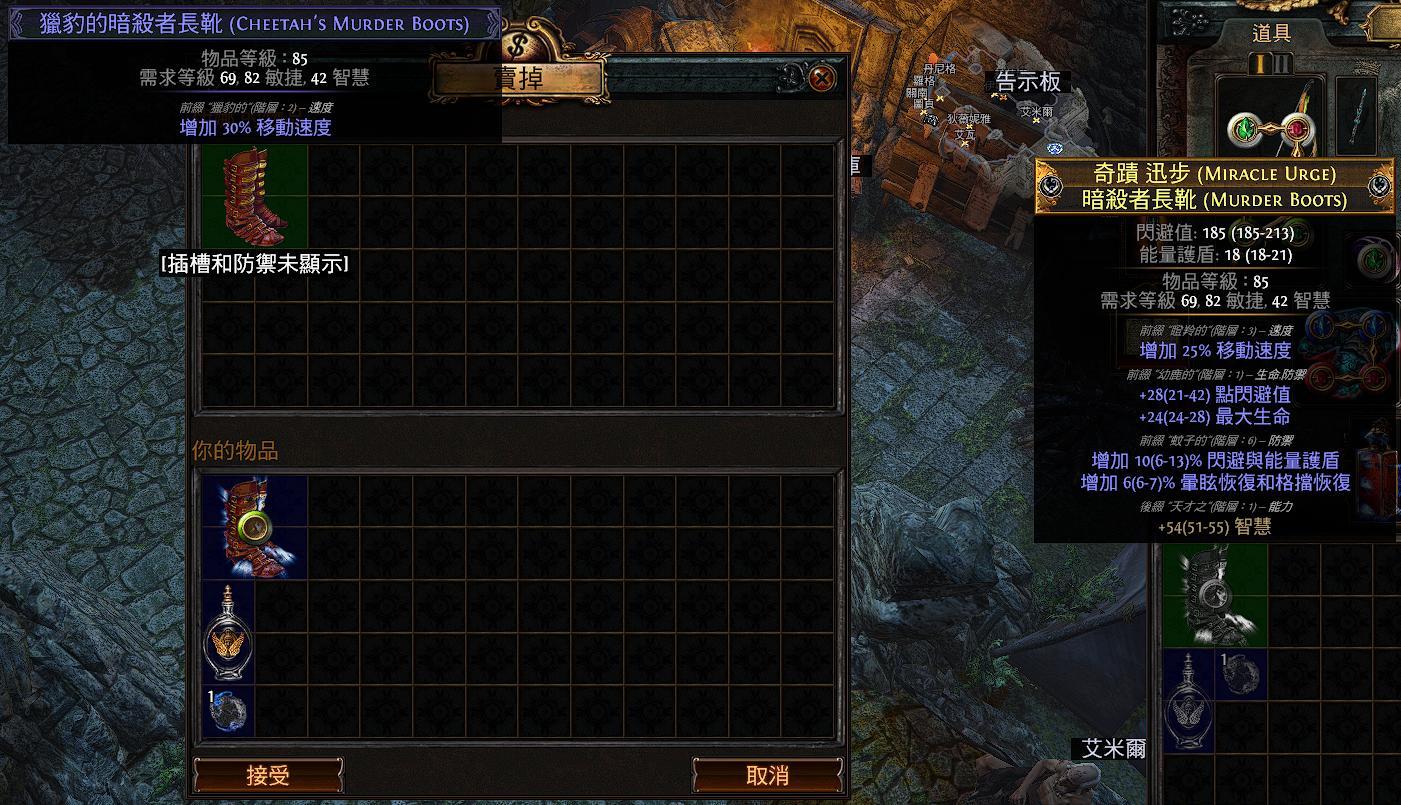The image size is (1401, 805).
Task: Select the winged flask in your offered items
Action: pos(229,632)
